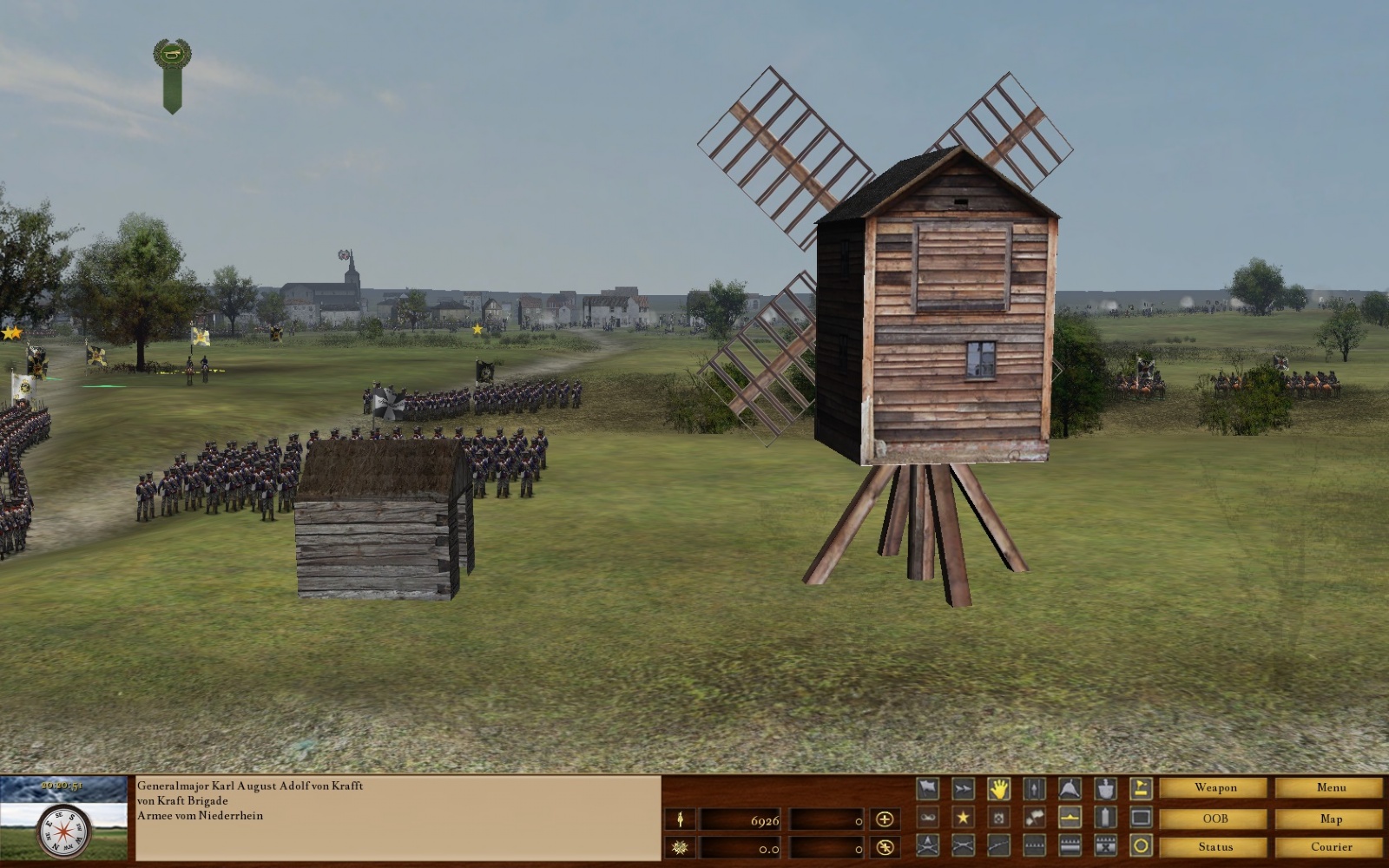Choose the yellow circle formation icon
Screen dimensions: 1389x868
tap(1141, 846)
